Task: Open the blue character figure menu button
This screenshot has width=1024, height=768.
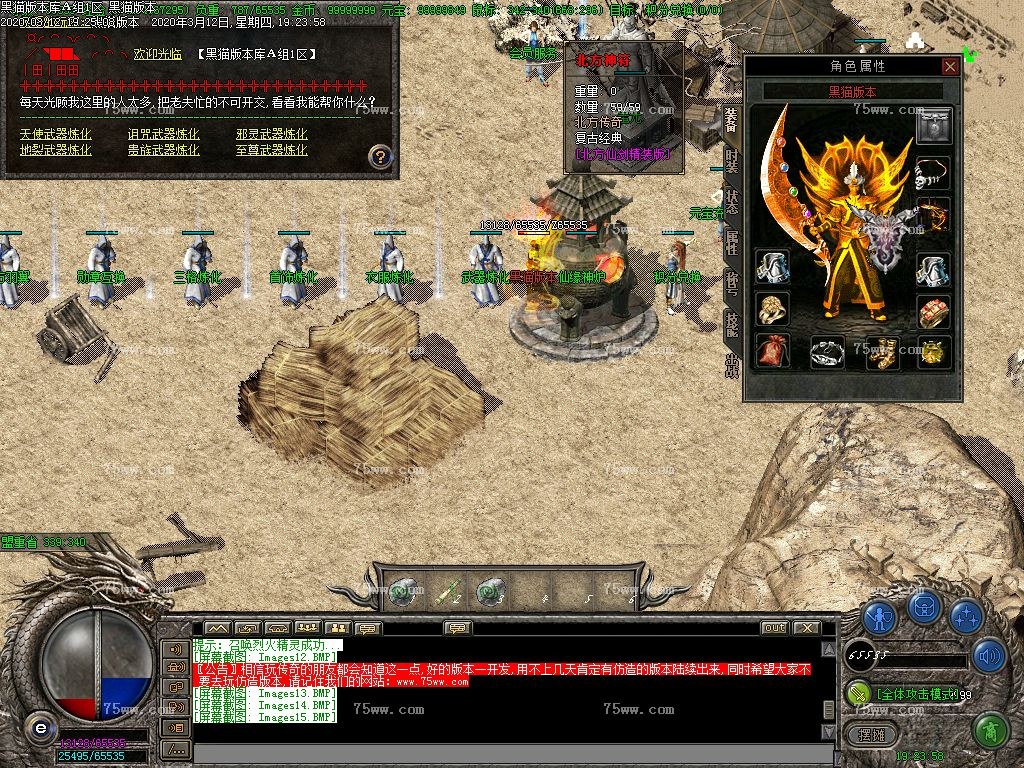Action: click(879, 616)
